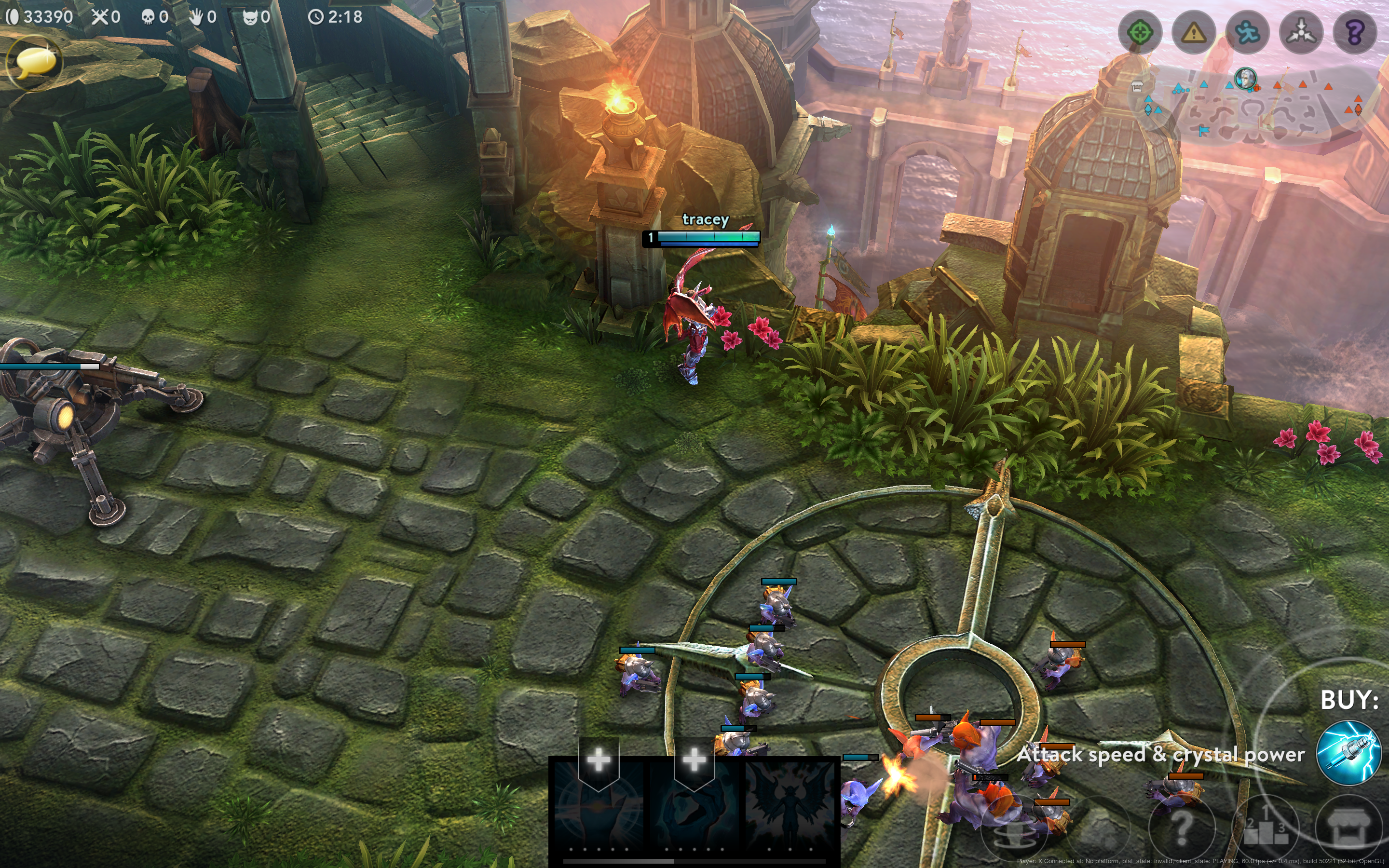Send the blue running figure ping
Viewport: 1389px width, 868px height.
coord(1248,33)
